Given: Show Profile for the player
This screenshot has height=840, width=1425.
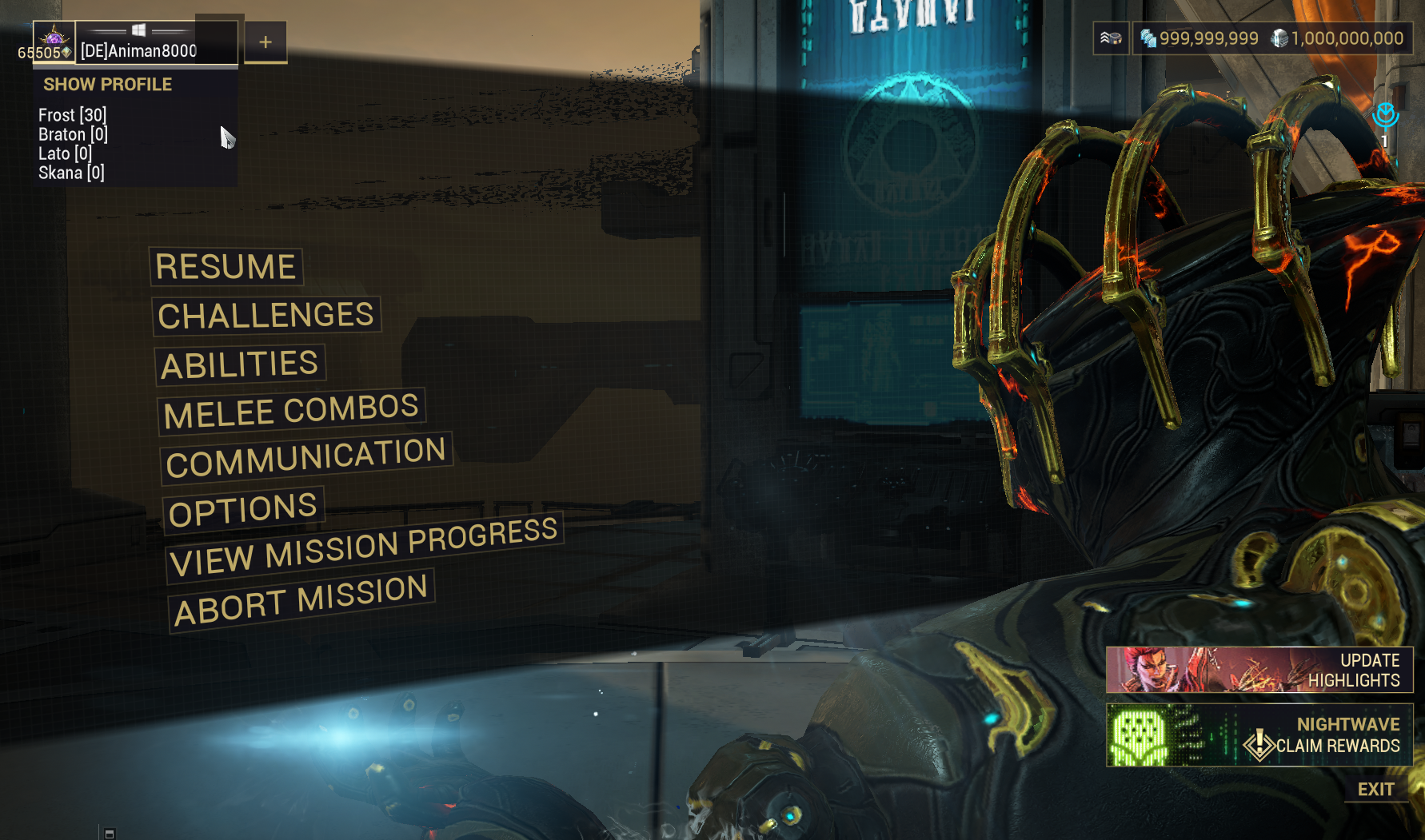Looking at the screenshot, I should pos(107,85).
